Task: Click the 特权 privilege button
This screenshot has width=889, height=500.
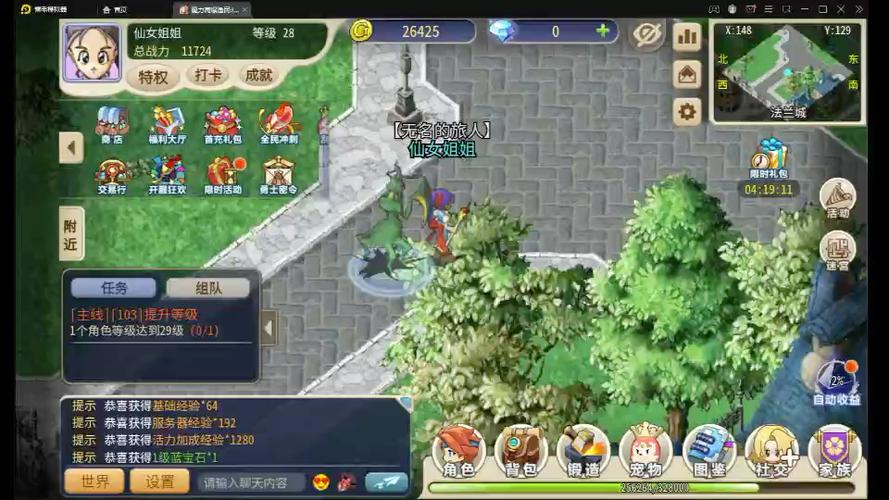Action: 155,76
